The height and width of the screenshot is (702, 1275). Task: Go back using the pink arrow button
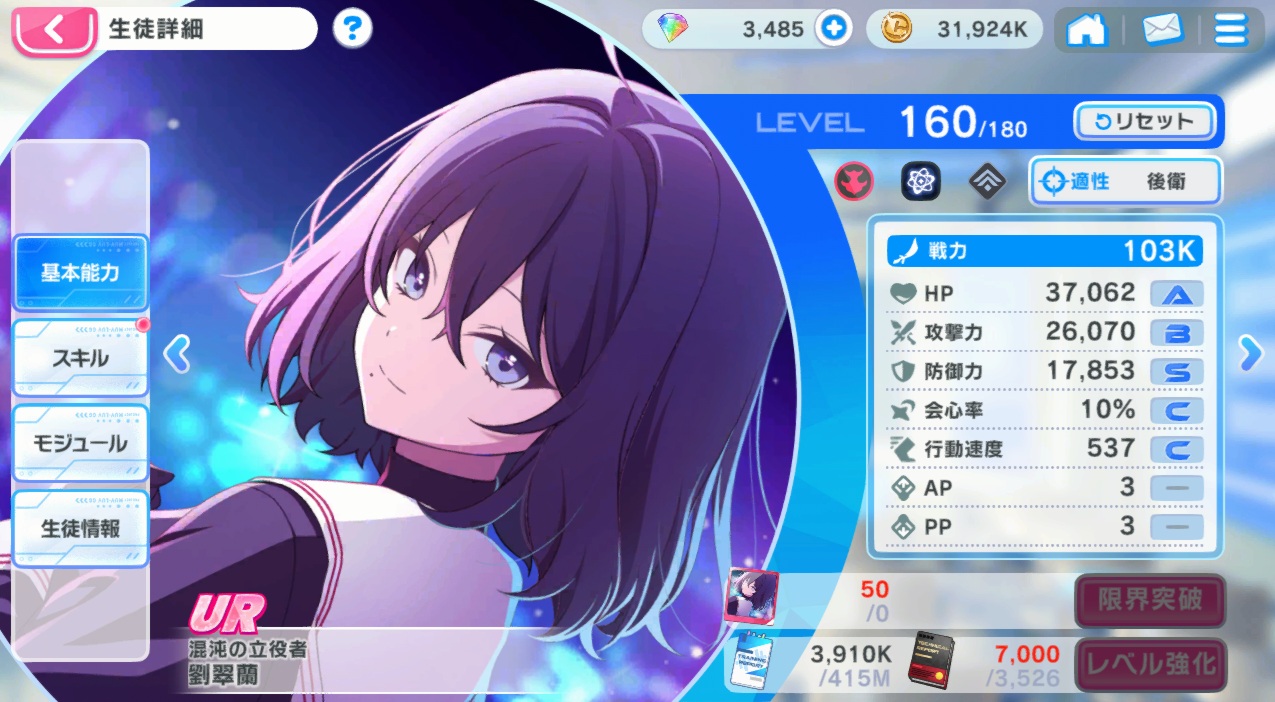click(x=54, y=29)
